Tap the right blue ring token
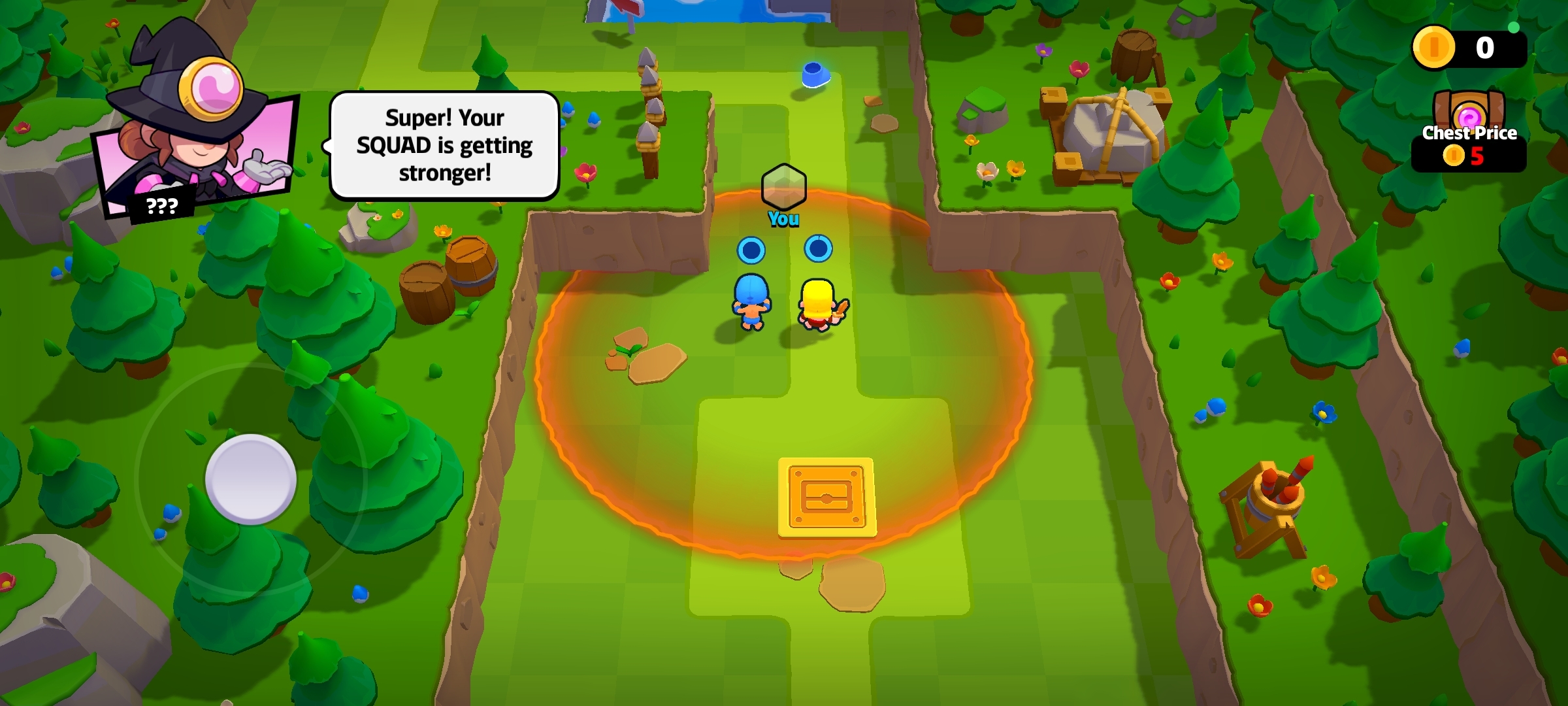 (817, 248)
